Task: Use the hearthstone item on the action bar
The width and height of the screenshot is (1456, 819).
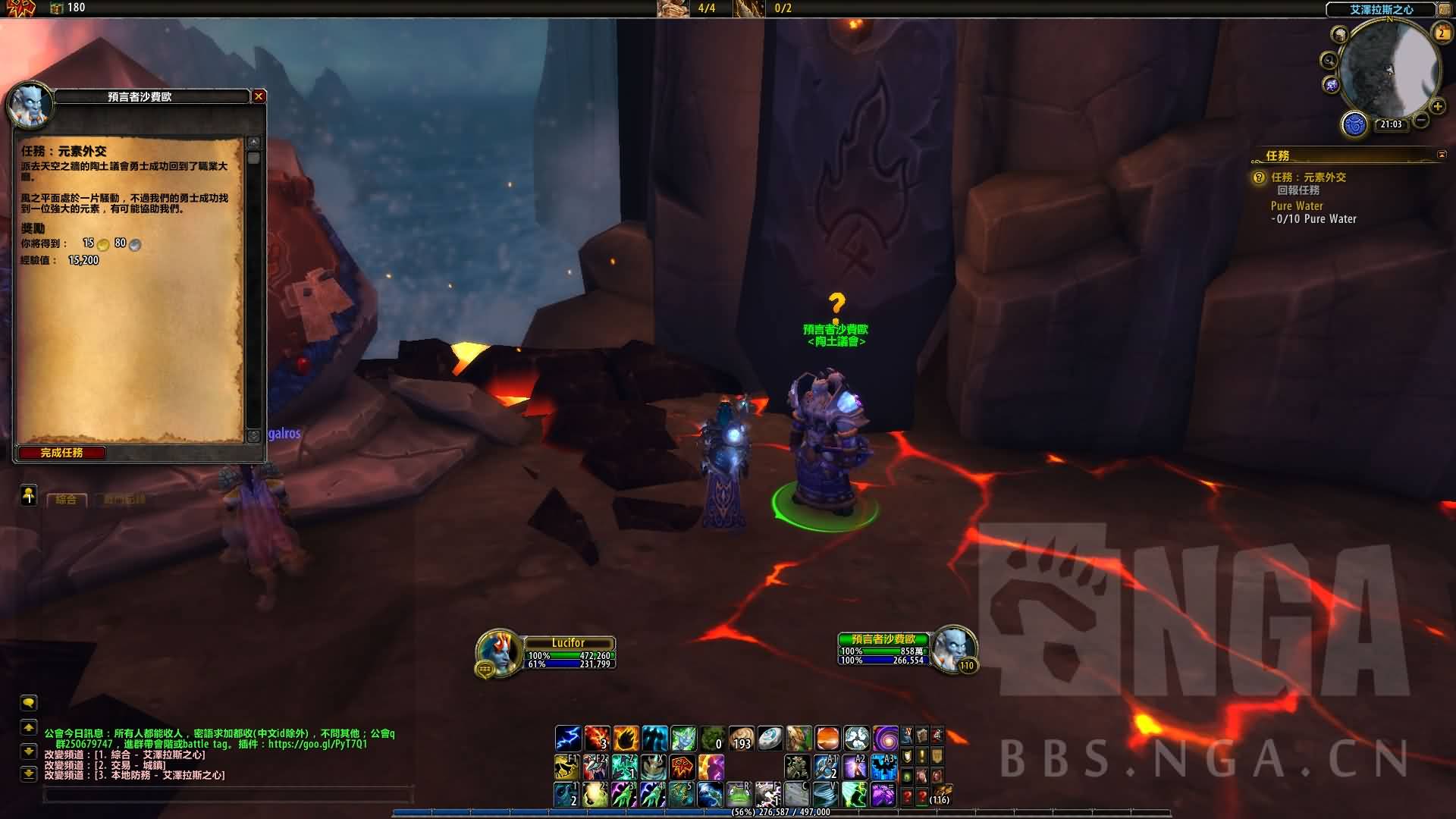Action: [770, 738]
